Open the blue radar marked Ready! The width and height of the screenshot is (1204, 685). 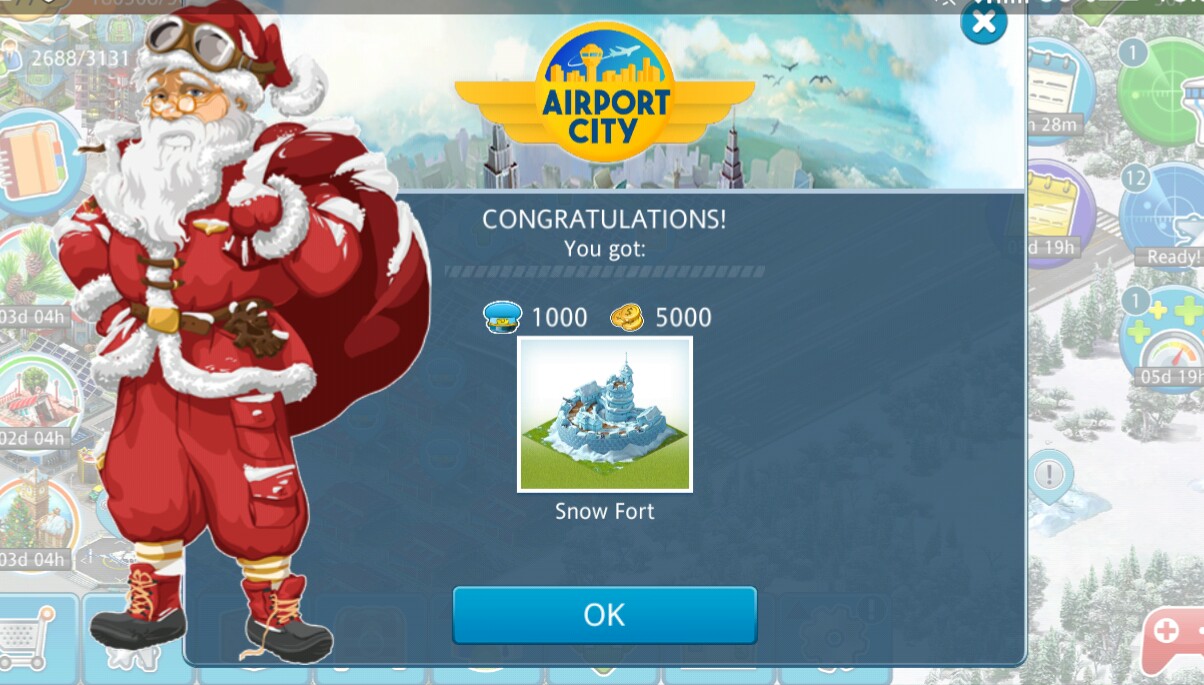click(x=1165, y=215)
